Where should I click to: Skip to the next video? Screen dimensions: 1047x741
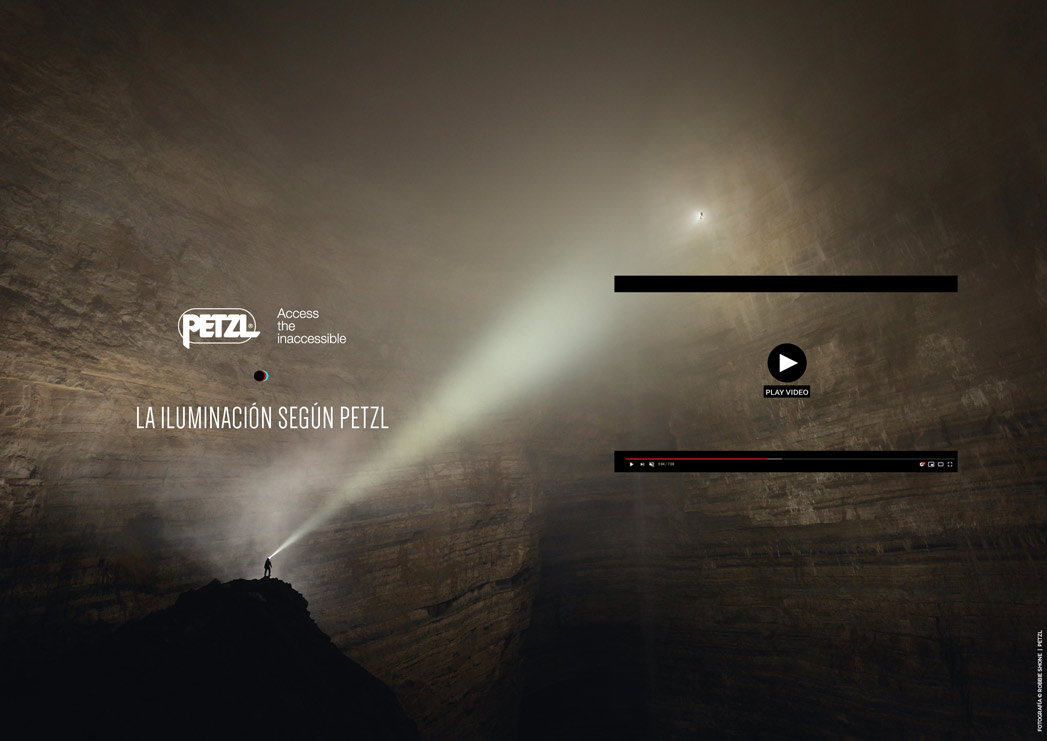(x=642, y=464)
